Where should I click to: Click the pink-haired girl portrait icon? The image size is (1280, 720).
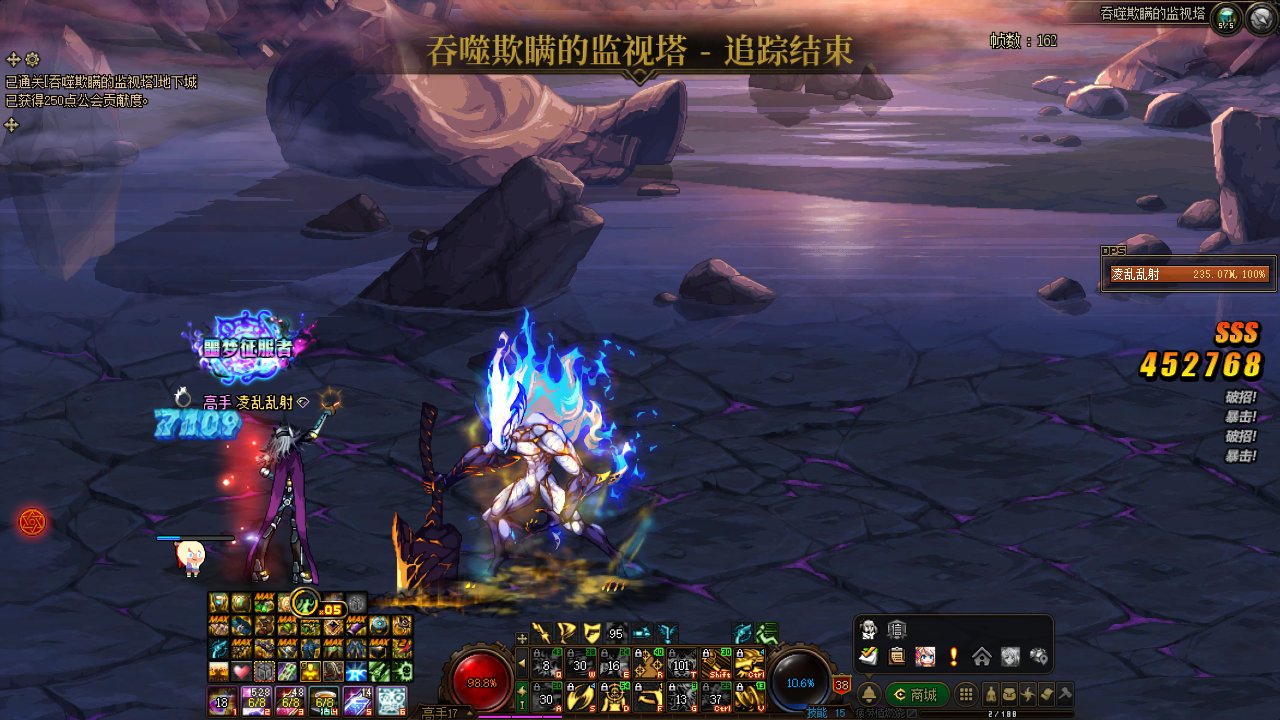tap(925, 657)
